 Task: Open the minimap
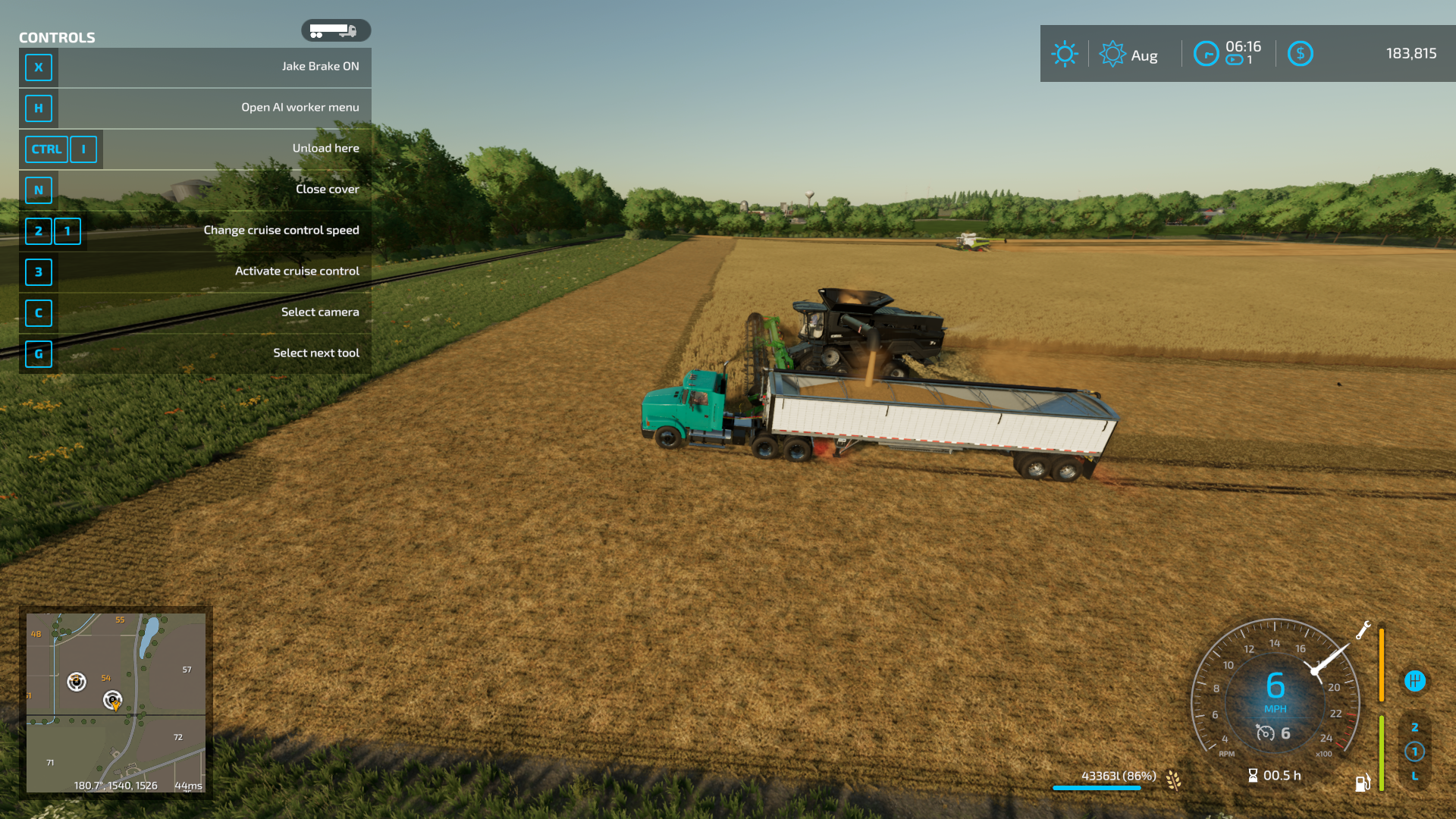pos(116,702)
